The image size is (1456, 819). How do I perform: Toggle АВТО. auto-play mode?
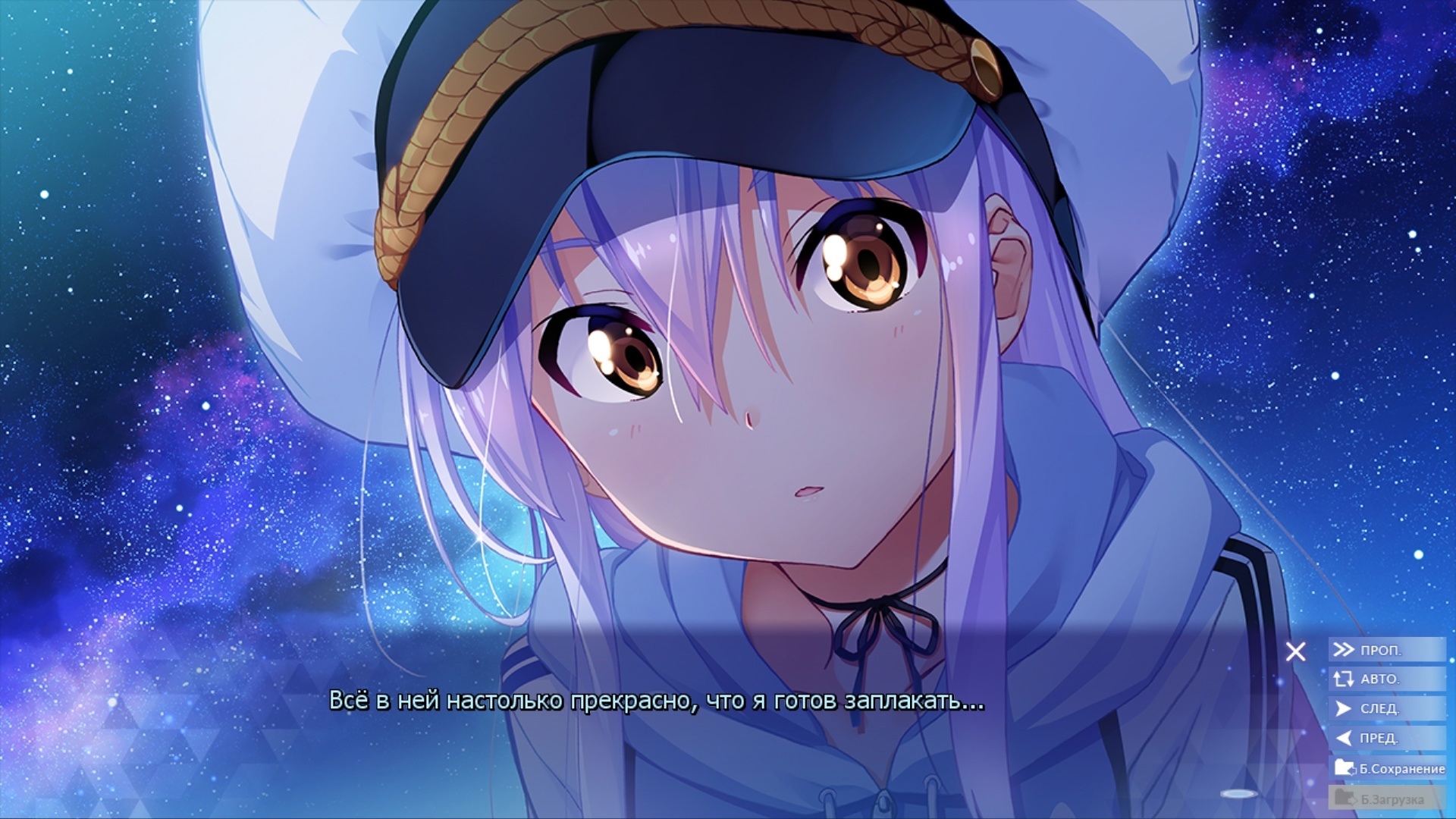click(x=1386, y=679)
